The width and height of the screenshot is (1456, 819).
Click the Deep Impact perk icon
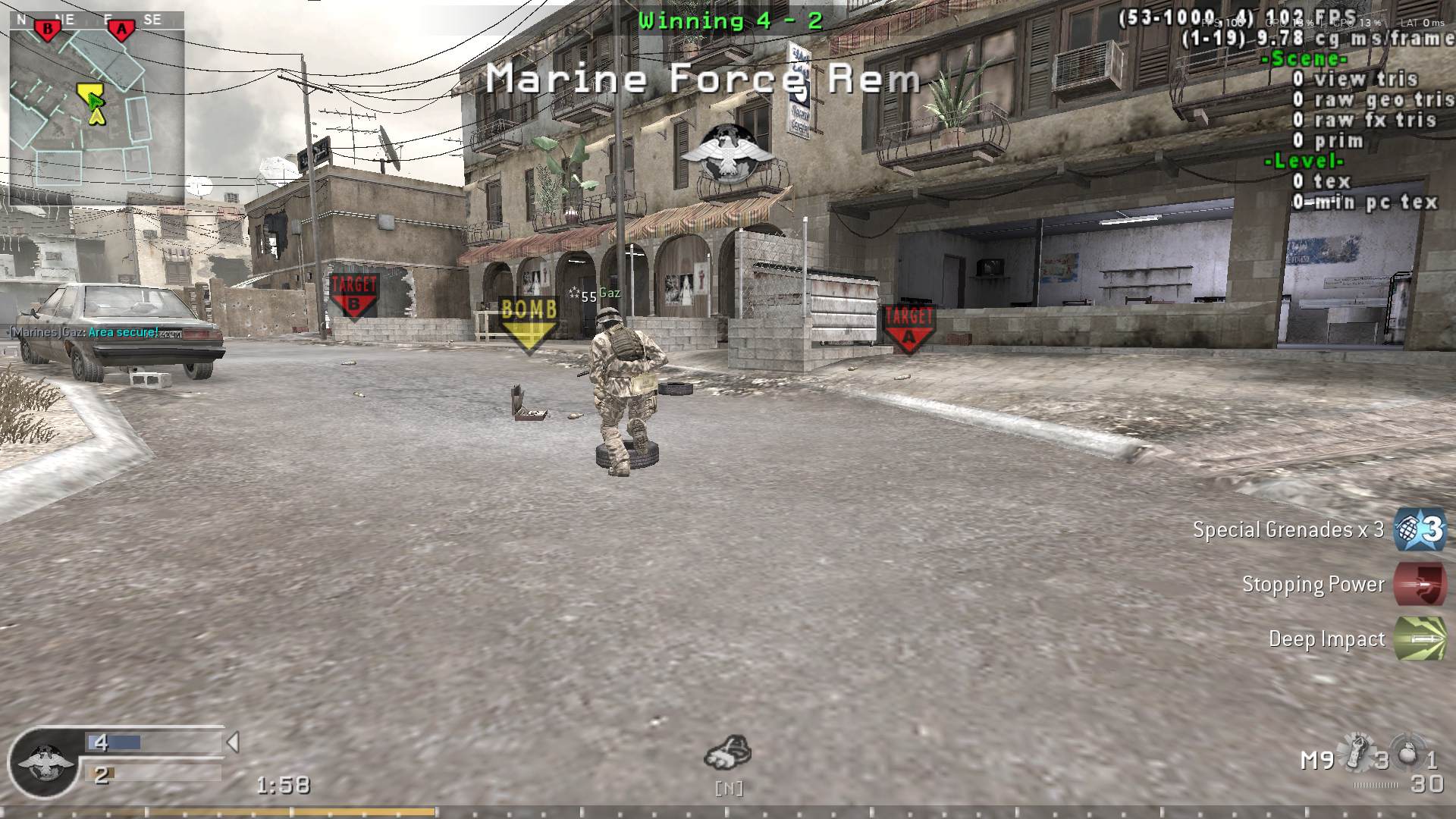click(1419, 639)
